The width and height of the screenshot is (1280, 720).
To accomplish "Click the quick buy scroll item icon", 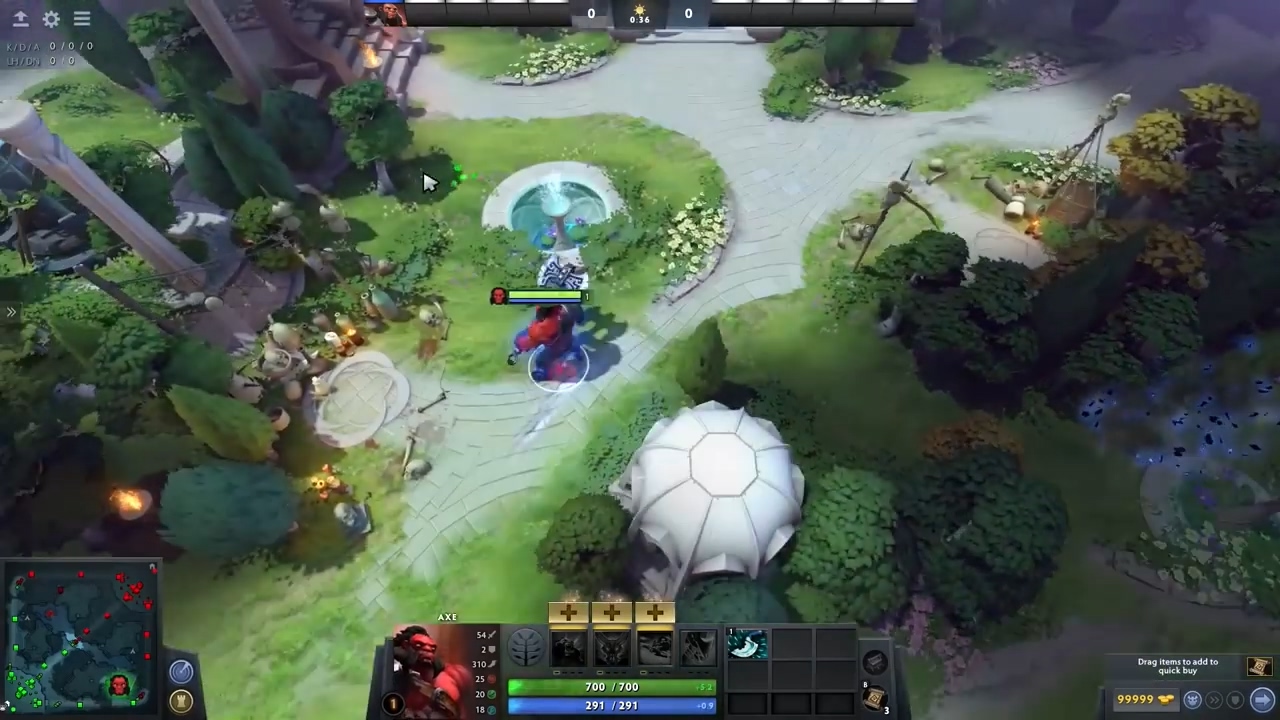I will coord(1259,666).
